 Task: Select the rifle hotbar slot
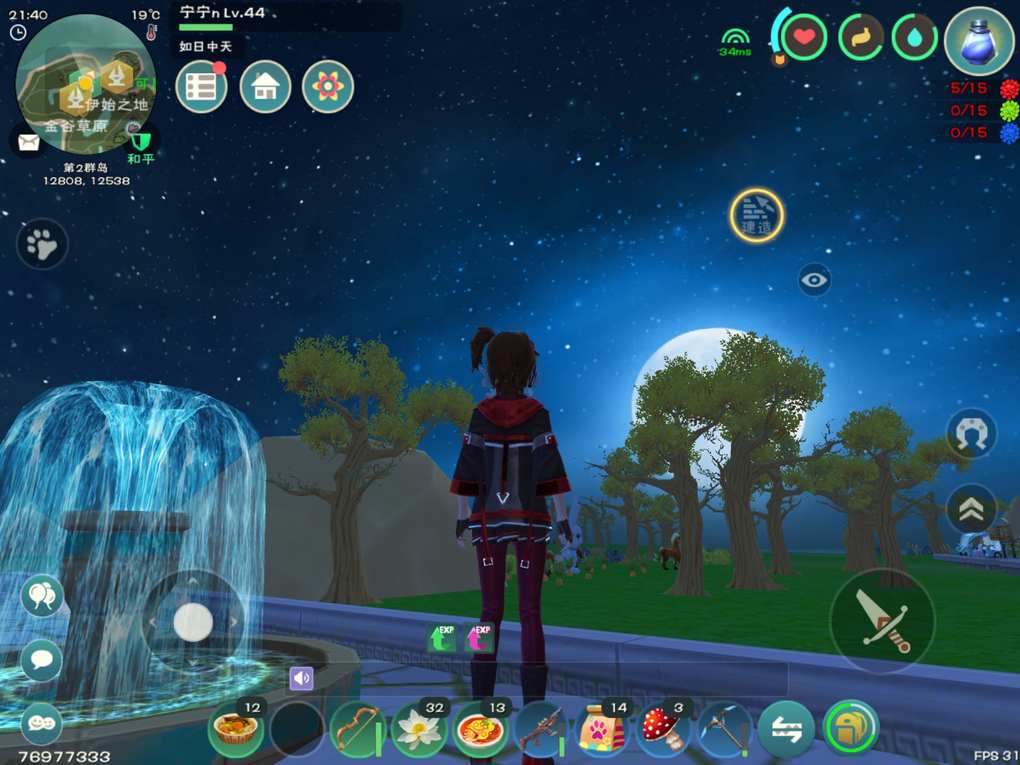542,729
